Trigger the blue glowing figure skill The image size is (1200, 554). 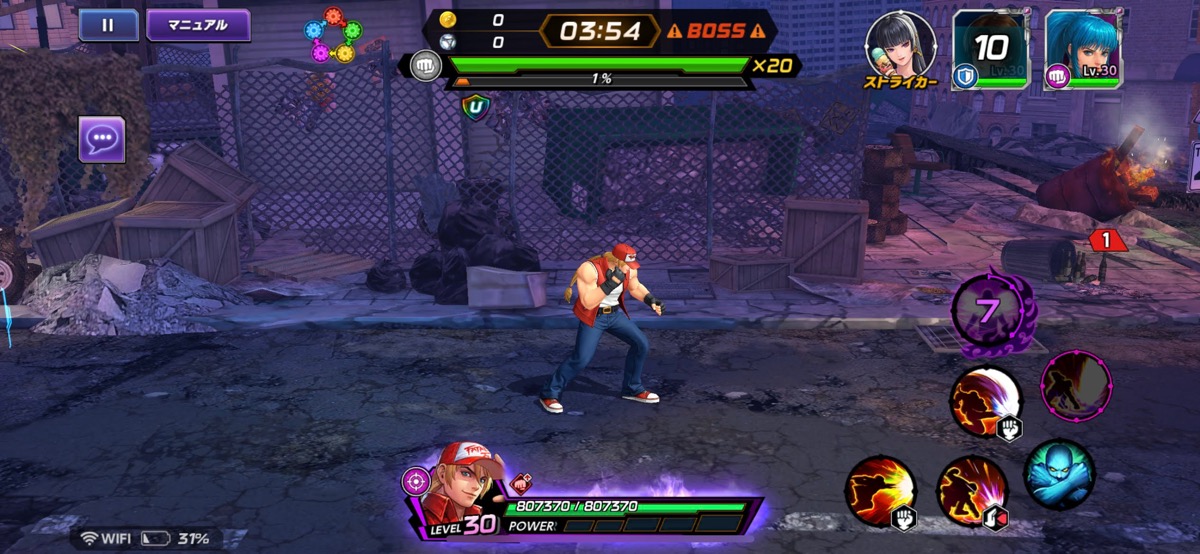(x=1059, y=474)
